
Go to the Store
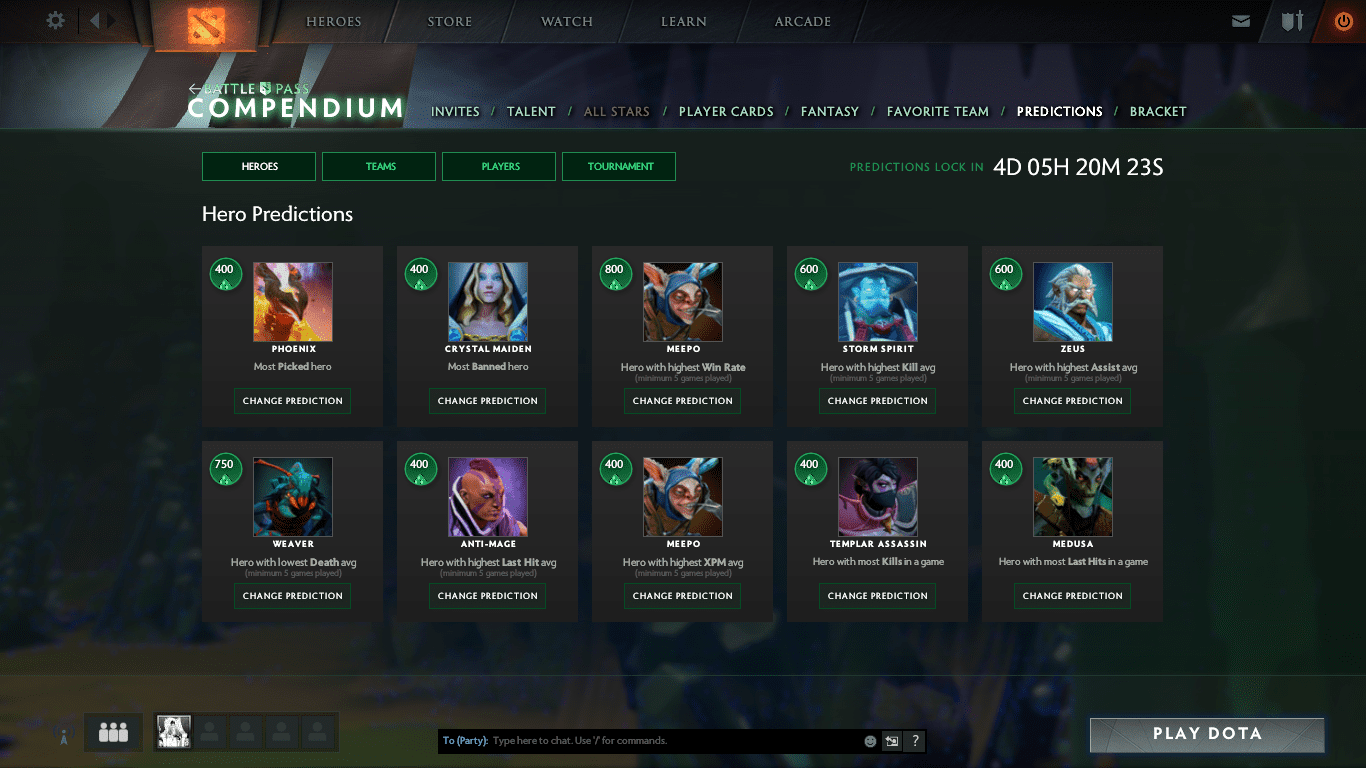point(450,22)
